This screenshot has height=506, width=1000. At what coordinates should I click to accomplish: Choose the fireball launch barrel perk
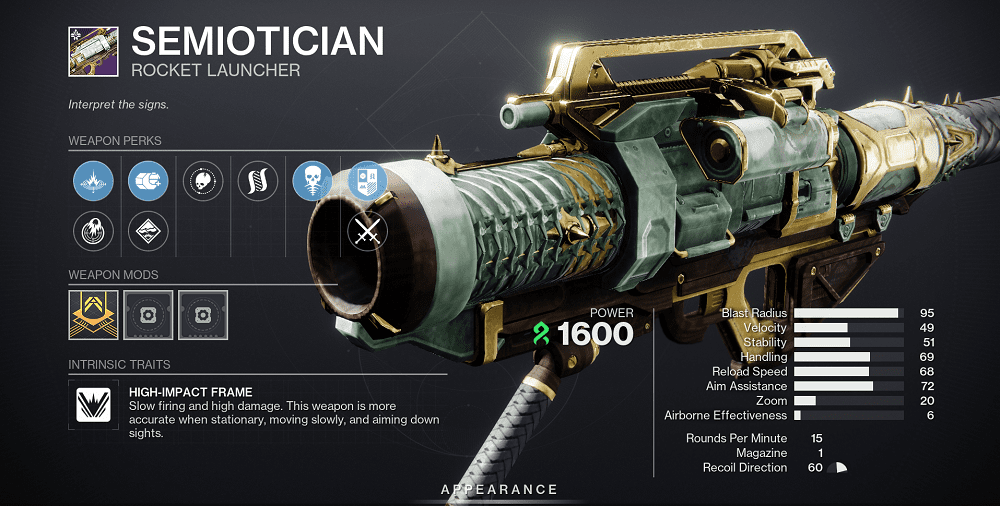94,232
